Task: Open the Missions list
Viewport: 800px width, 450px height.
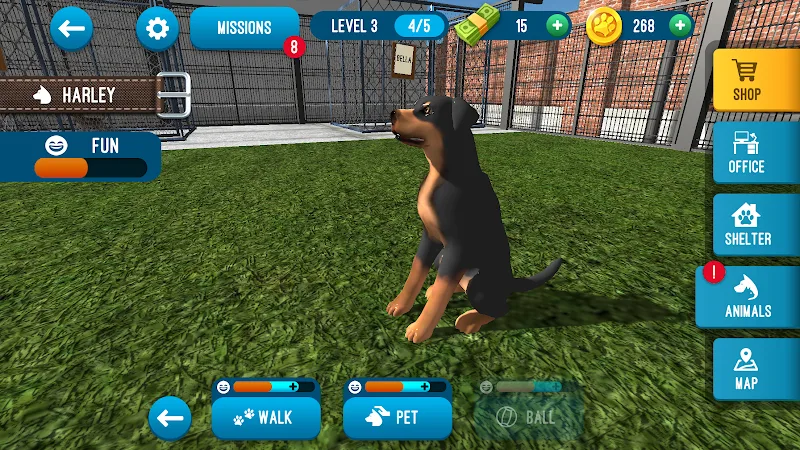Action: [244, 28]
